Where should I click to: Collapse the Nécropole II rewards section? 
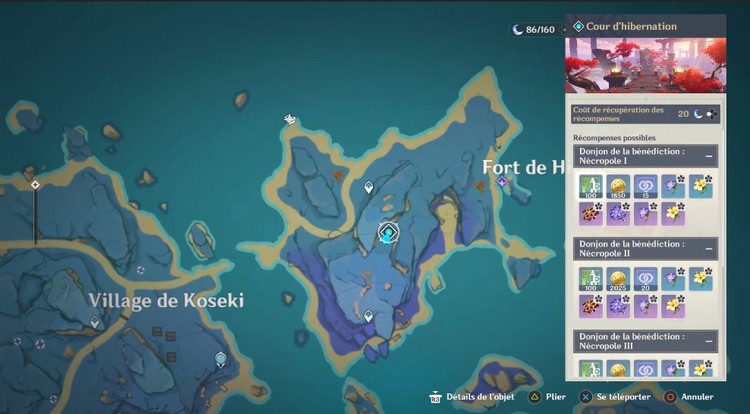point(709,248)
